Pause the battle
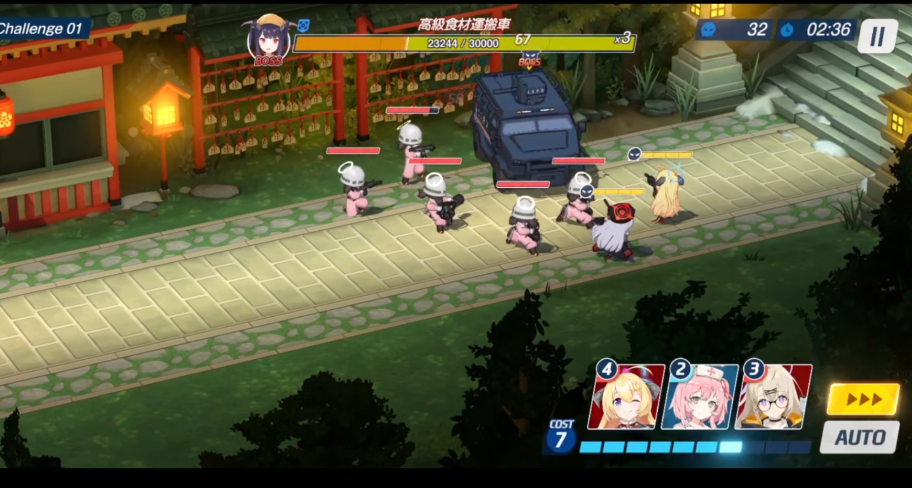 click(877, 36)
